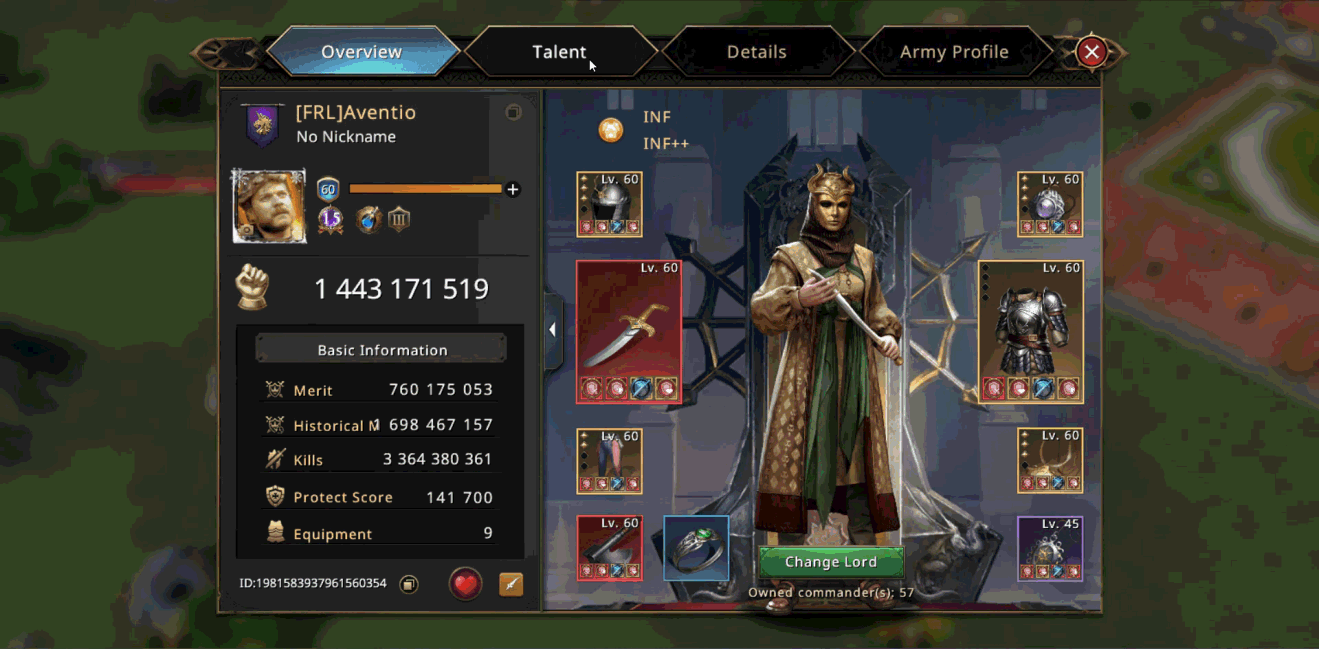Open the silver chest armor slot
The image size is (1319, 649).
pyautogui.click(x=1031, y=331)
